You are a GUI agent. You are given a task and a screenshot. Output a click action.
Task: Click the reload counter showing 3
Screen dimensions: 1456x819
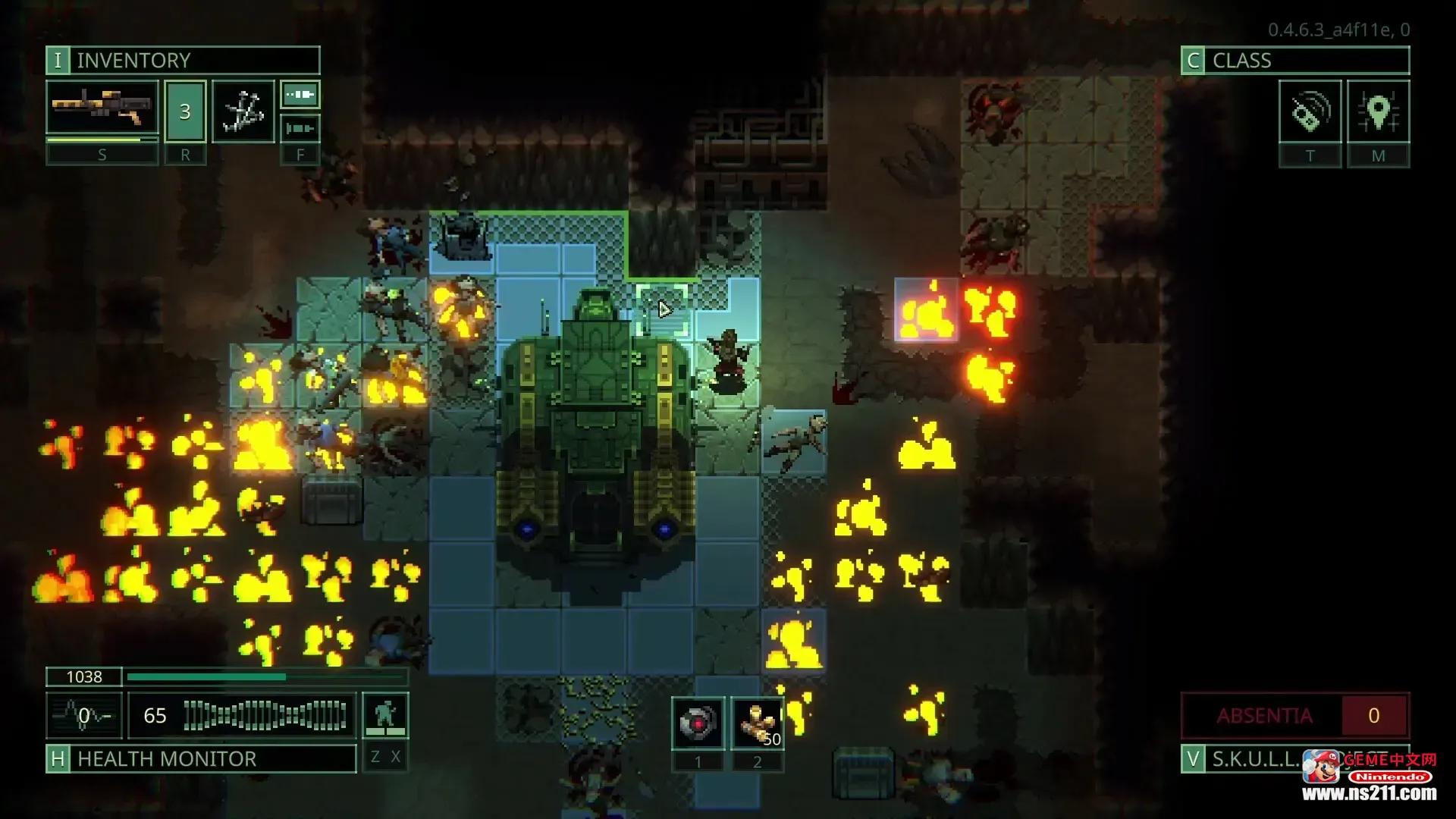click(x=185, y=111)
